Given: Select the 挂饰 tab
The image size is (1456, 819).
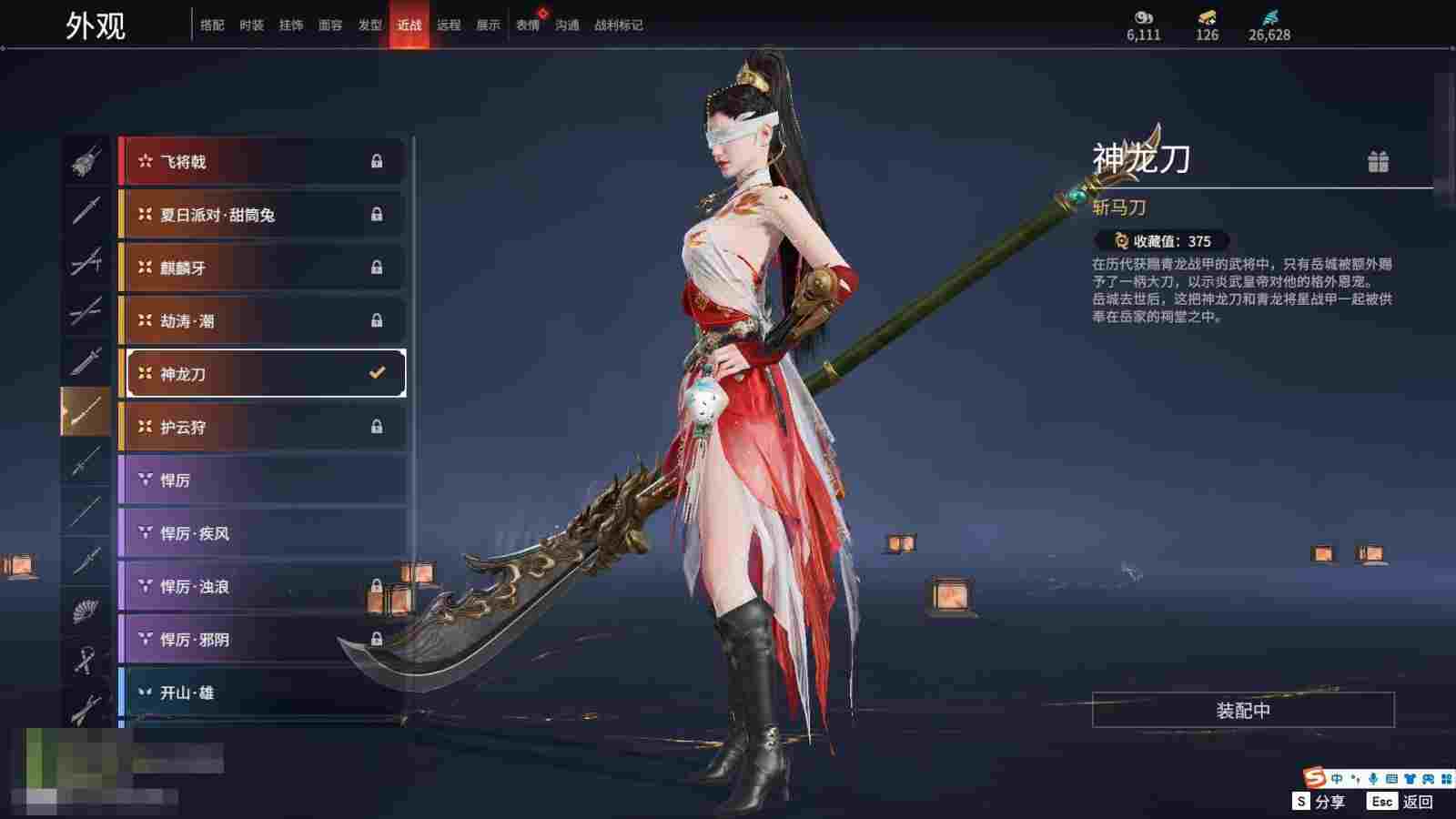Looking at the screenshot, I should coord(291,25).
